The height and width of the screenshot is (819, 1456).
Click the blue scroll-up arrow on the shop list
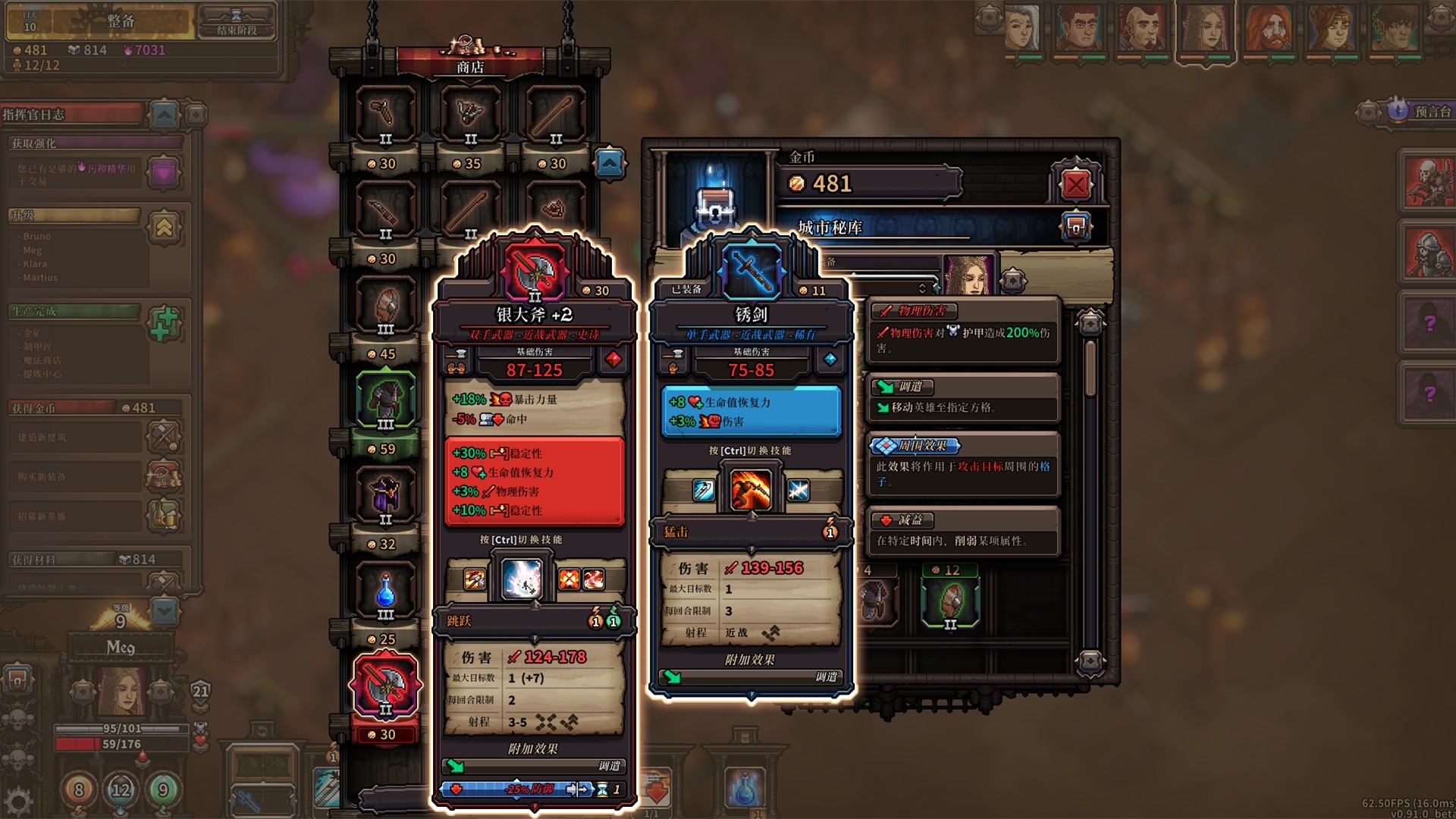coord(611,164)
